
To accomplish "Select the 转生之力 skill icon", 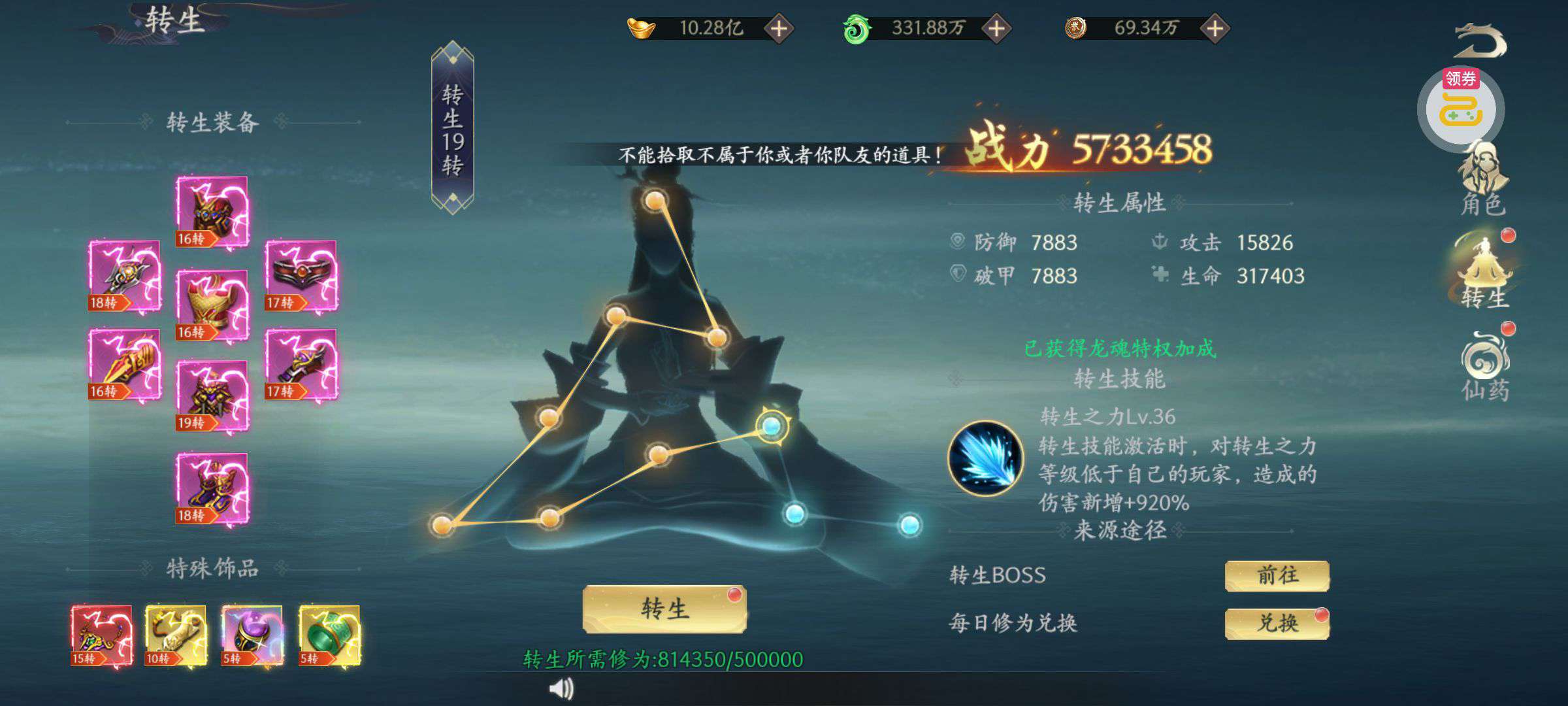I will pos(985,458).
